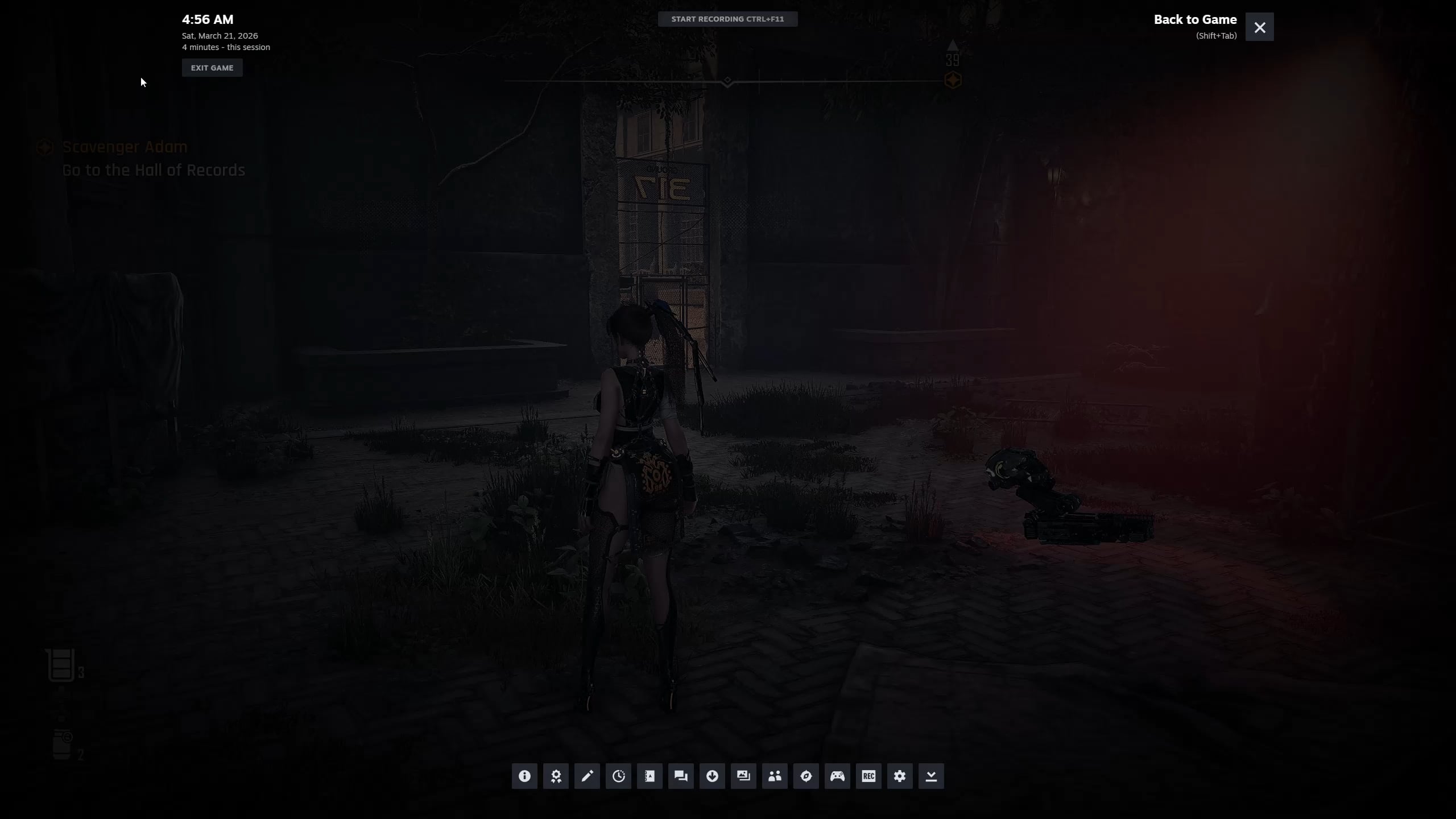Open the guides notebook icon
Viewport: 1456px width, 819px height.
[x=650, y=776]
